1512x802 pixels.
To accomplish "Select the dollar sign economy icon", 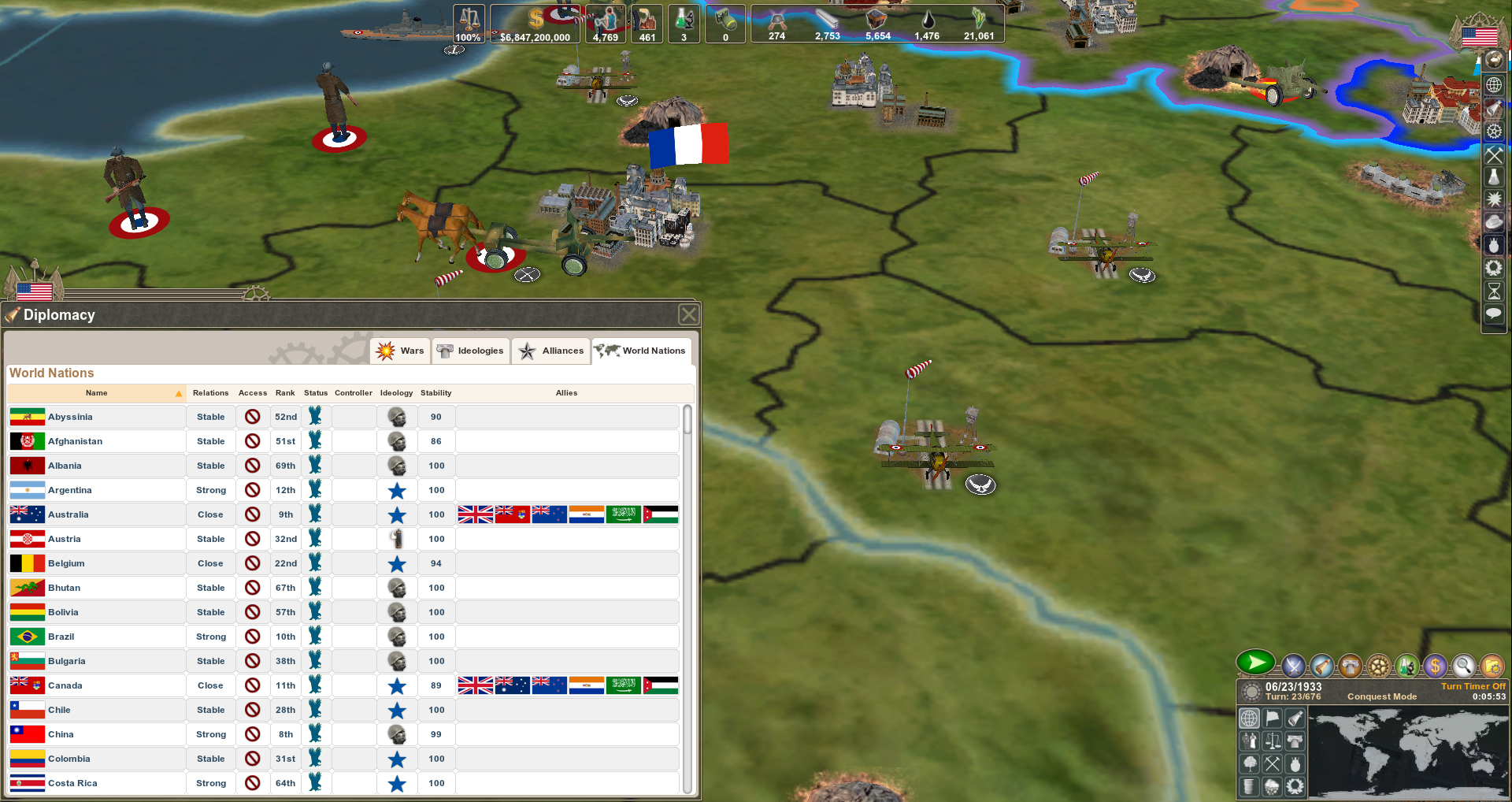I will 1436,666.
